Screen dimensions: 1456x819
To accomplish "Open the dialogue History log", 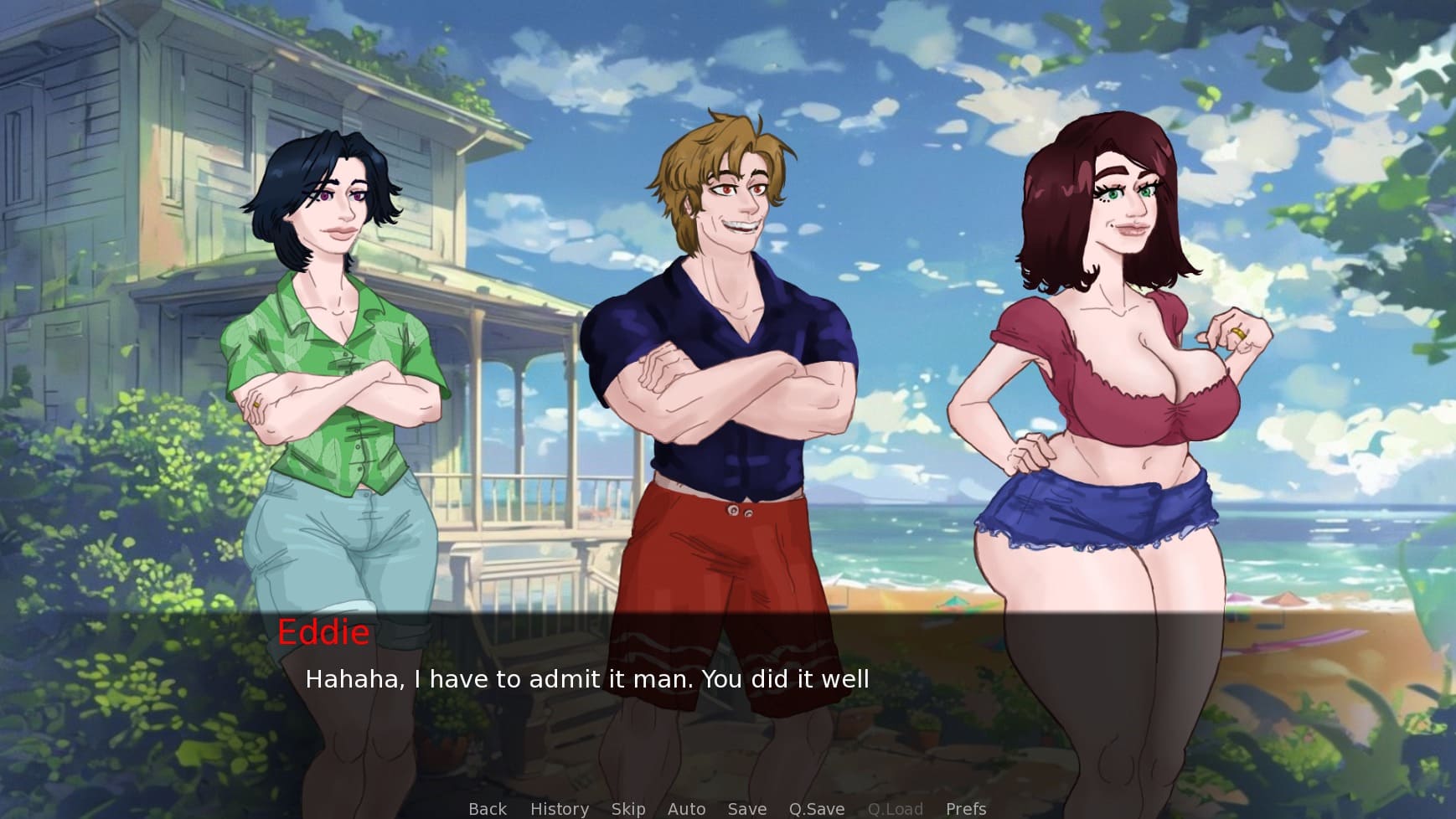I will coord(559,808).
